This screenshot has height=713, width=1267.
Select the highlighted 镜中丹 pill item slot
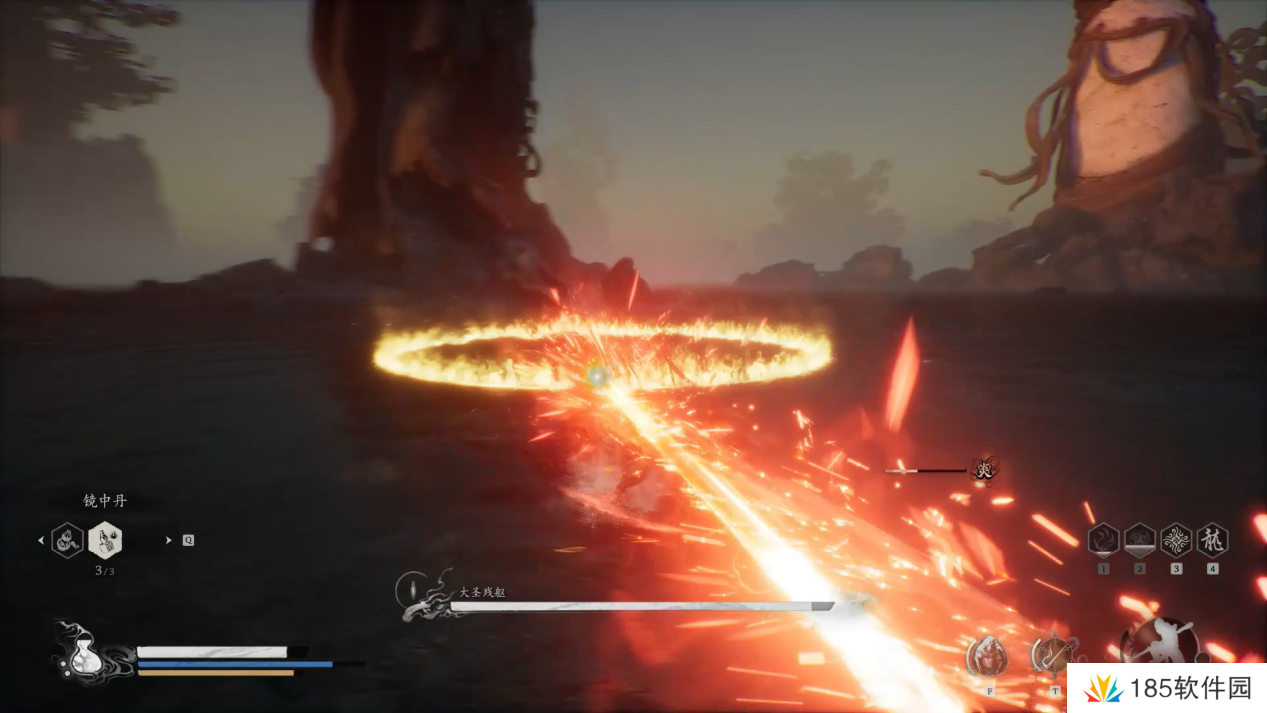105,540
